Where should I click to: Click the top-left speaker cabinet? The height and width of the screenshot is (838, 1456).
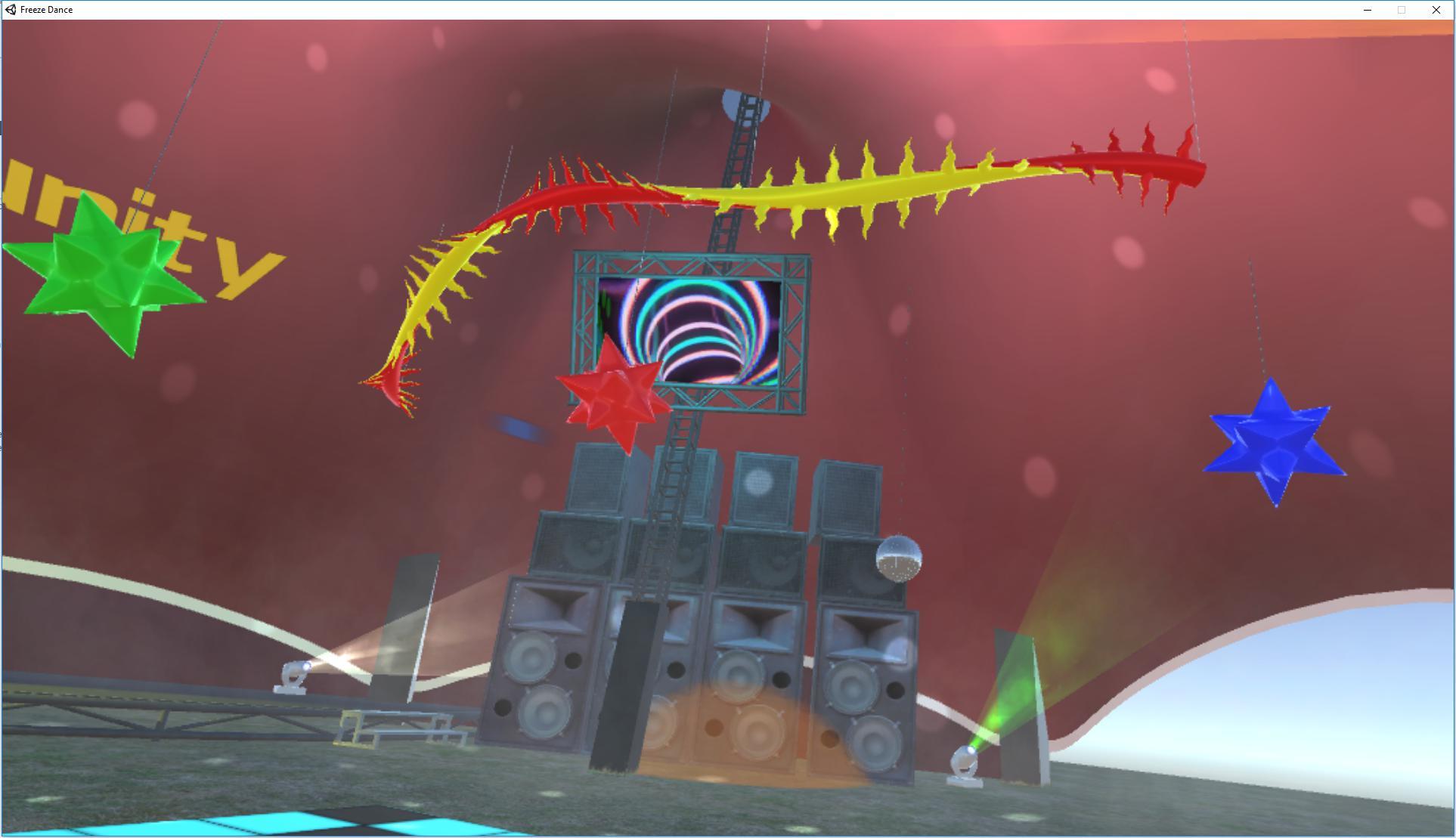tap(597, 476)
